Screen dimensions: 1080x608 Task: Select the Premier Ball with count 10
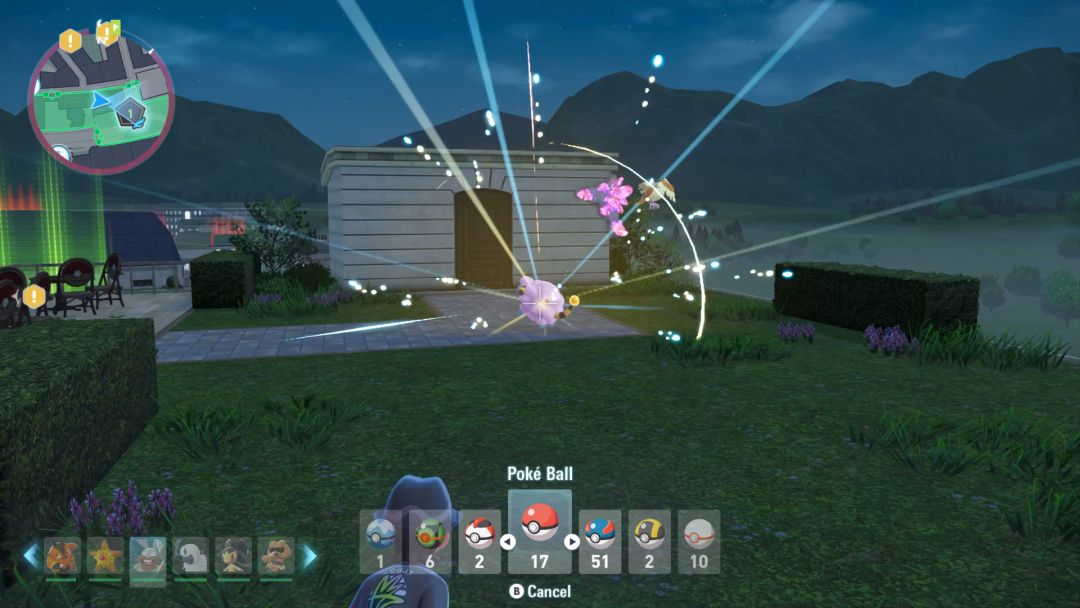pos(699,542)
